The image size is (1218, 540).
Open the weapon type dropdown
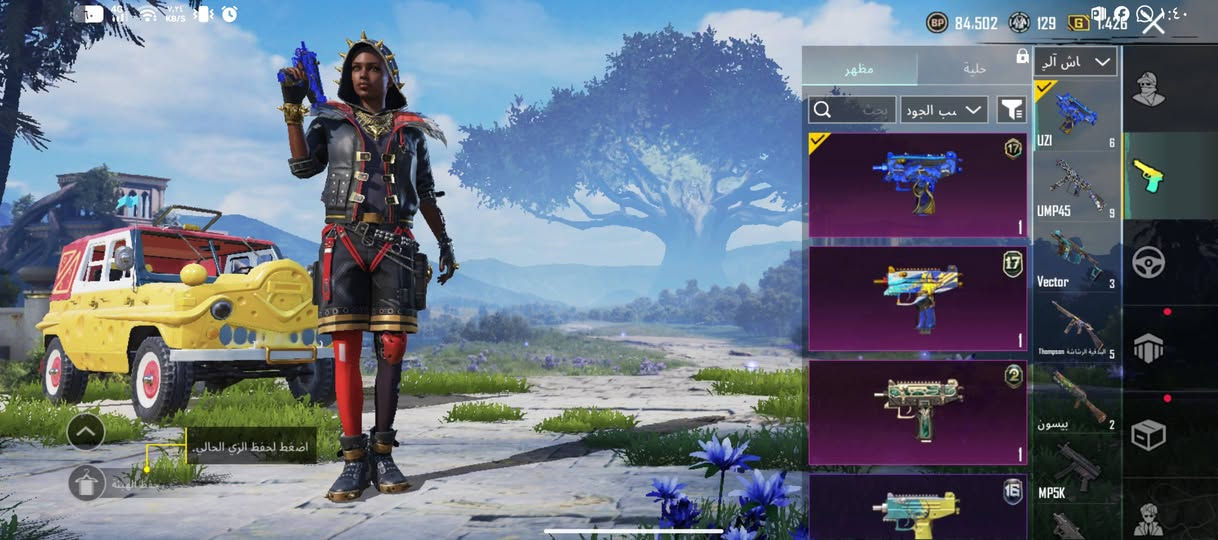coord(1075,62)
